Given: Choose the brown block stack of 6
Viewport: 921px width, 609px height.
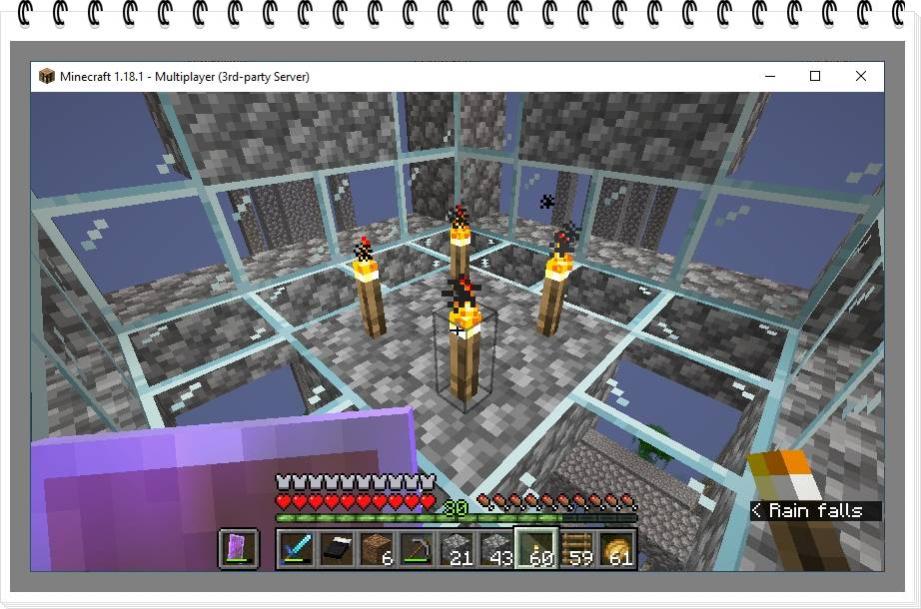Looking at the screenshot, I should [x=376, y=549].
